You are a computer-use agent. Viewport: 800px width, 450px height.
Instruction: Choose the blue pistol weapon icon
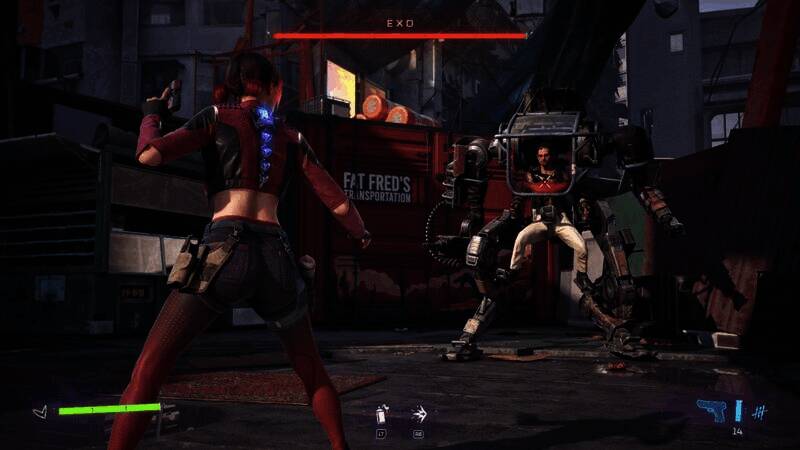point(711,410)
